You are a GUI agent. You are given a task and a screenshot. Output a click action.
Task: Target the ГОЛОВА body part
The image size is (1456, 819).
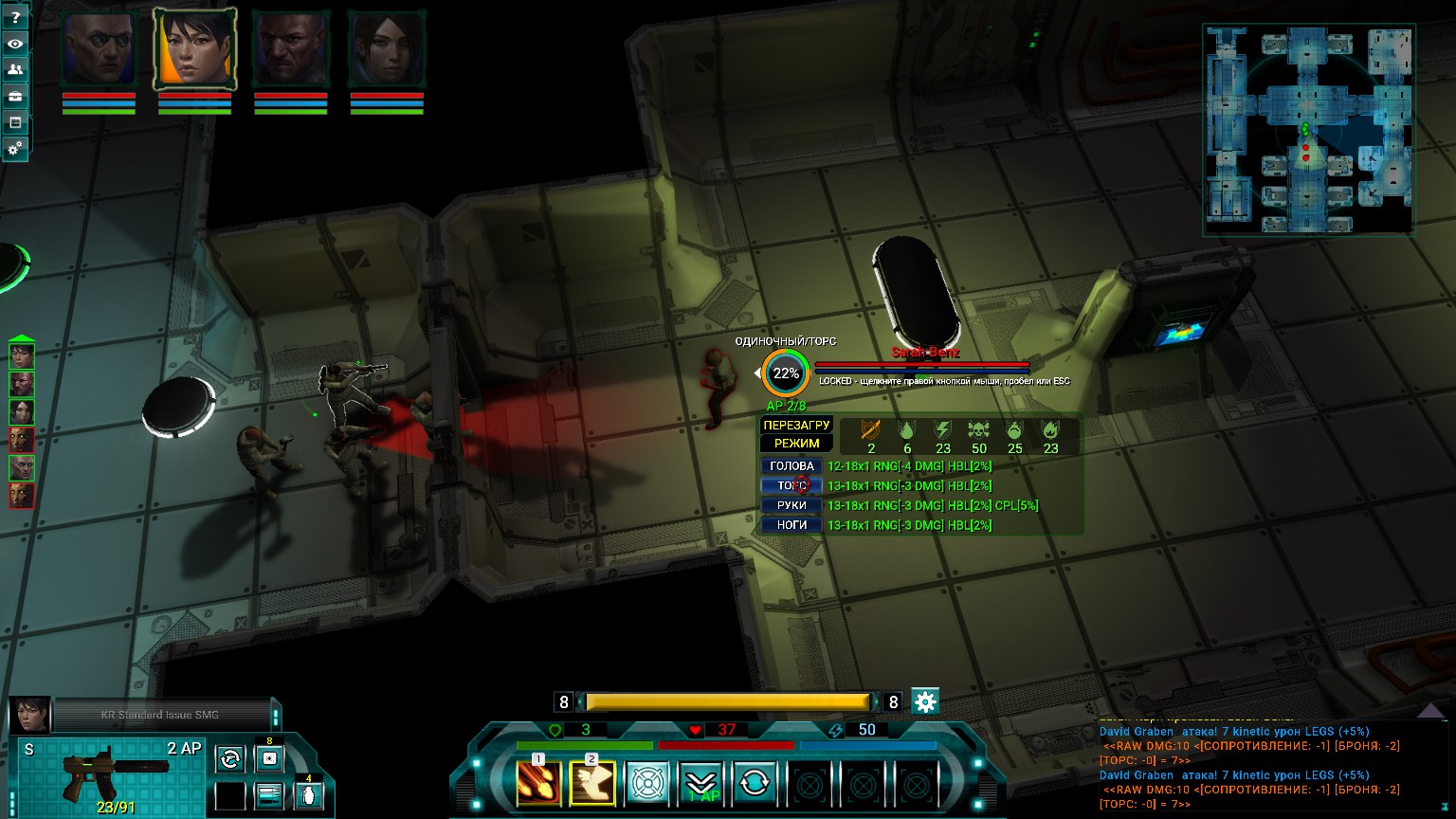tap(792, 466)
